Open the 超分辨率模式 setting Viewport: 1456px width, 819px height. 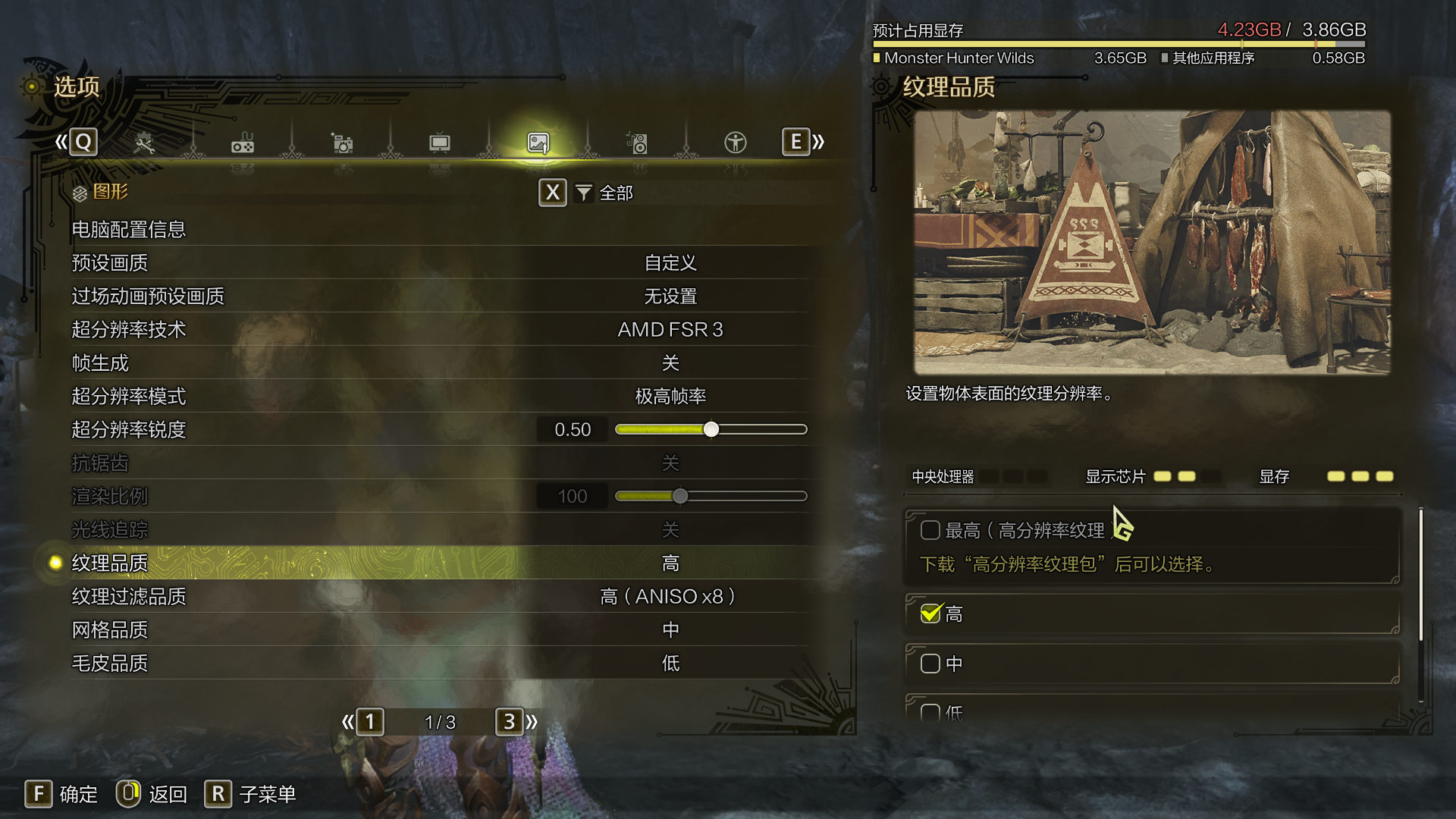440,396
